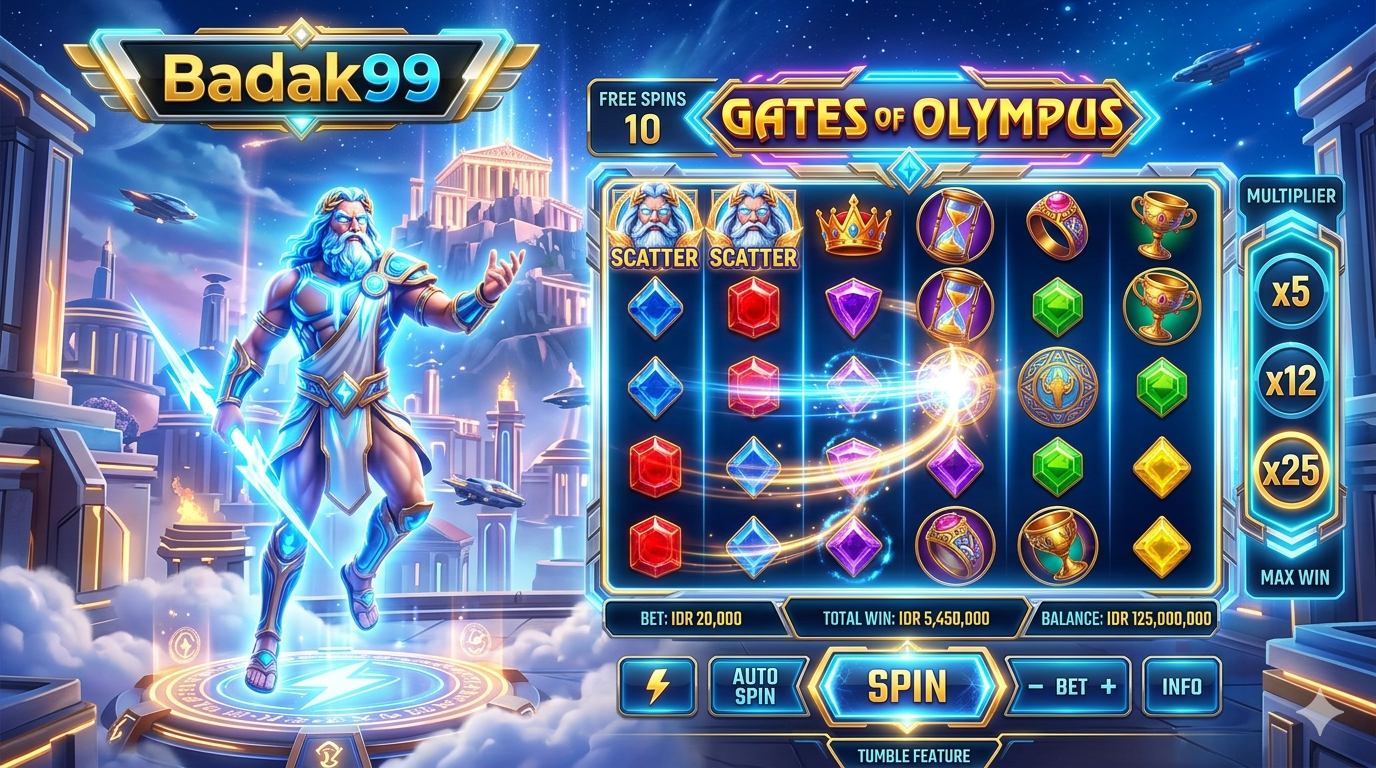This screenshot has width=1376, height=768.
Task: Open the INFO panel
Action: point(1181,686)
